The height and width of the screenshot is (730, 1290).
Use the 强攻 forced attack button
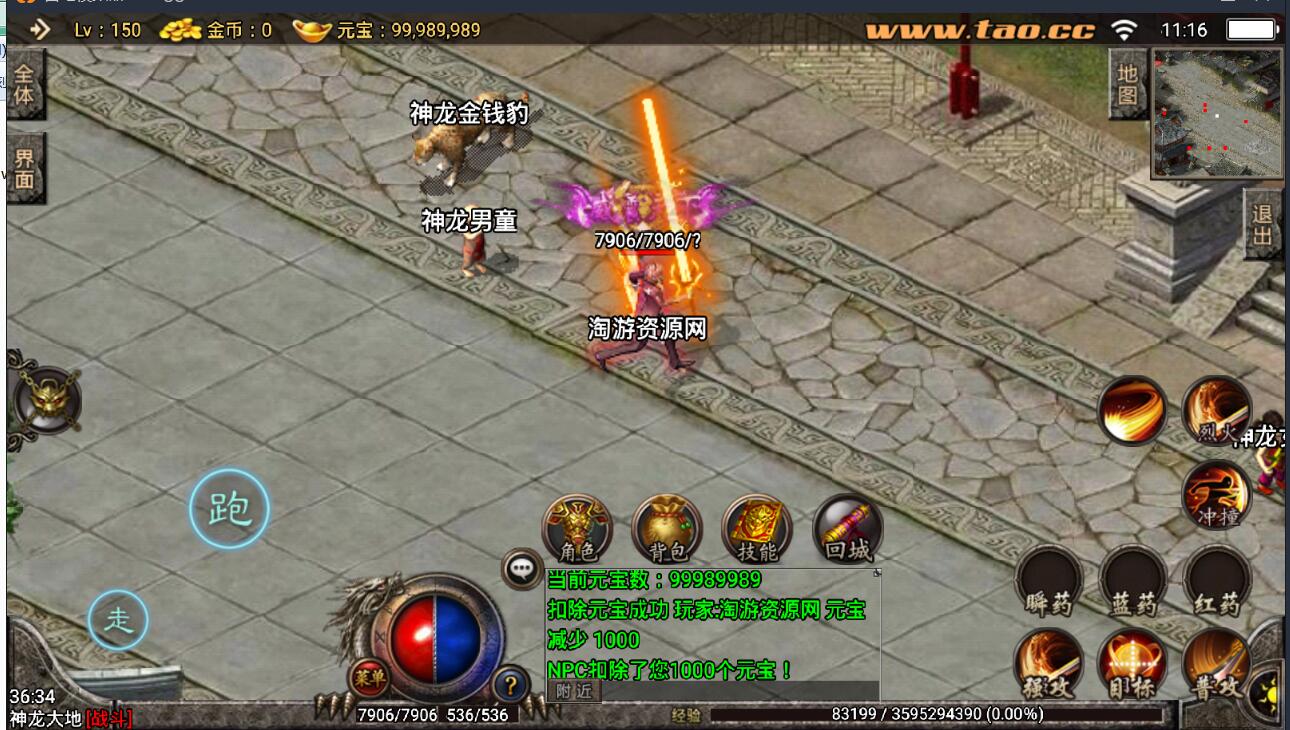pos(1049,663)
